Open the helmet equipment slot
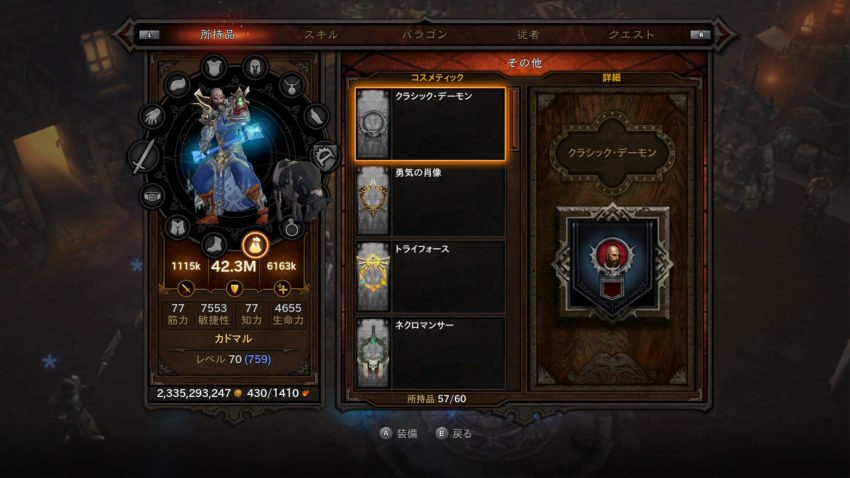 [x=255, y=66]
